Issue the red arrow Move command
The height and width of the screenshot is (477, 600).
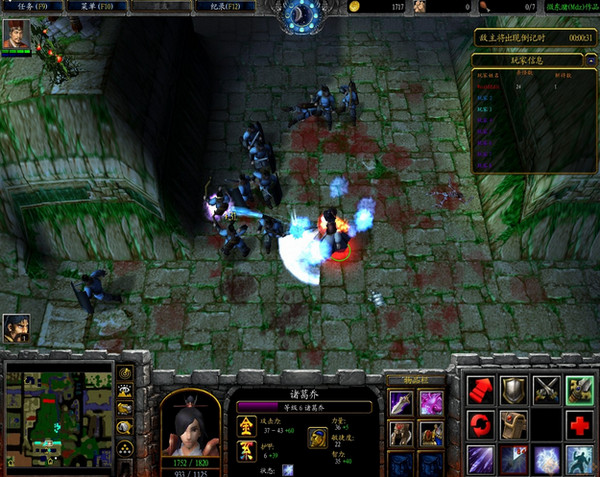[x=481, y=390]
